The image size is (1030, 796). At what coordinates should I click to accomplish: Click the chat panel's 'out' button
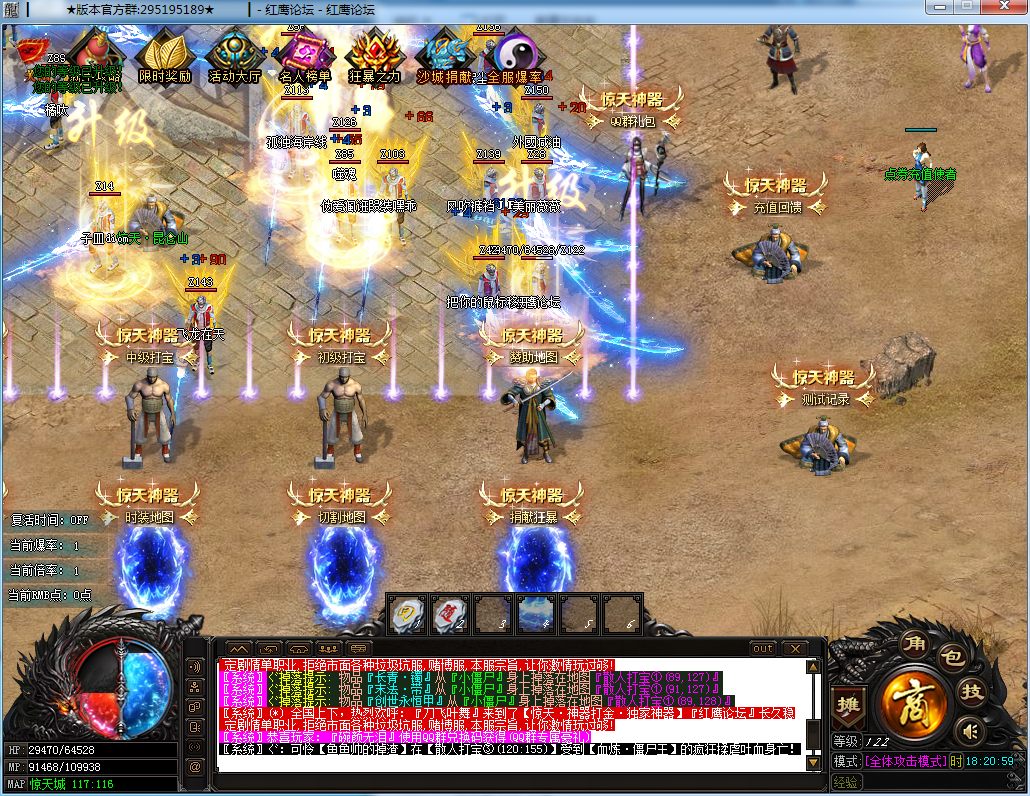coord(763,648)
